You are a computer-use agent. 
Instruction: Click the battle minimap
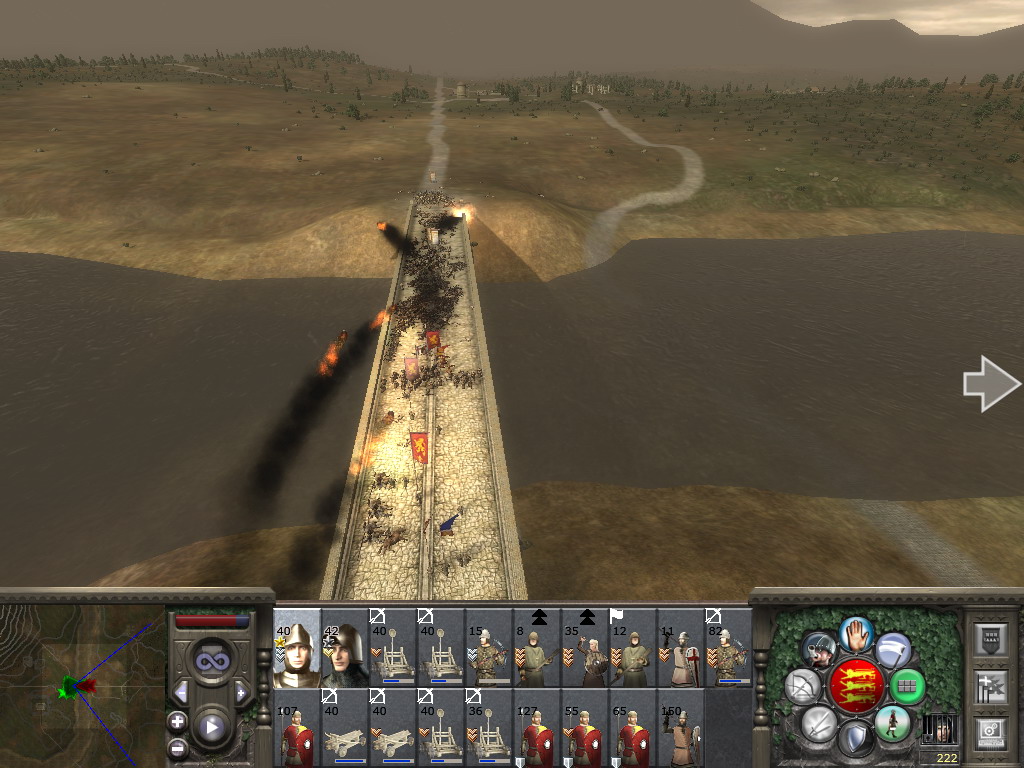(82, 685)
